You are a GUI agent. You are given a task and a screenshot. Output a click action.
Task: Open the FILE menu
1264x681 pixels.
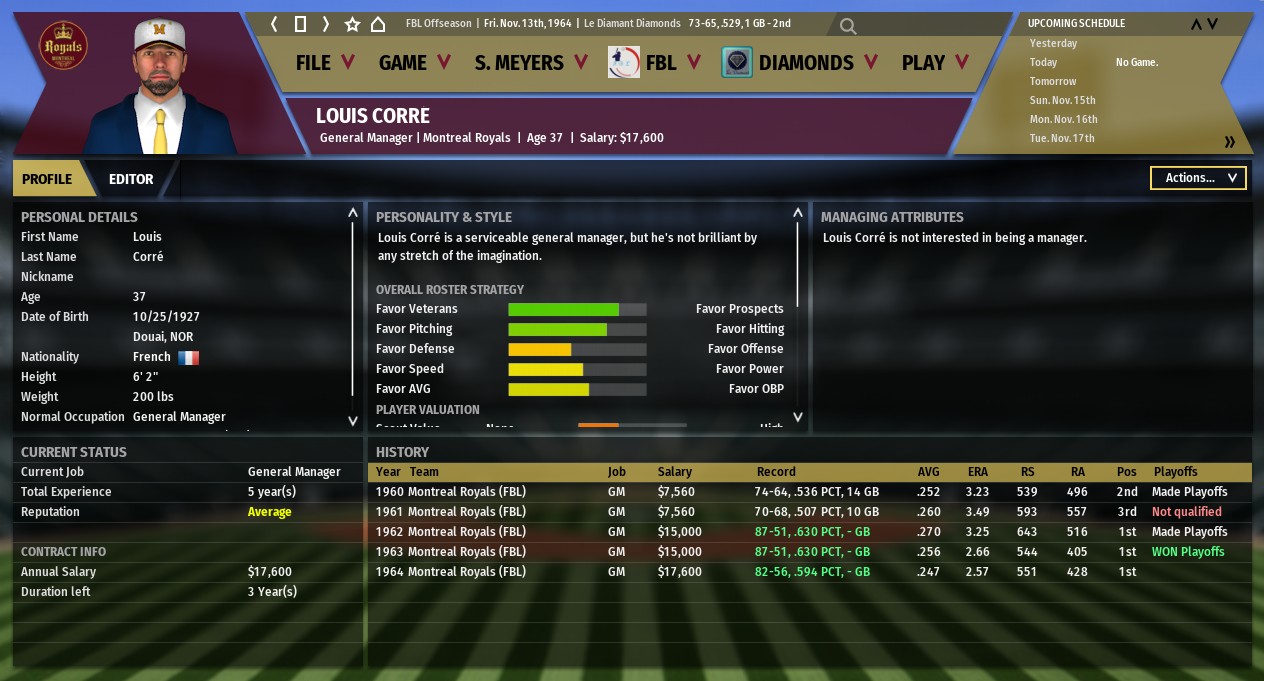[325, 63]
